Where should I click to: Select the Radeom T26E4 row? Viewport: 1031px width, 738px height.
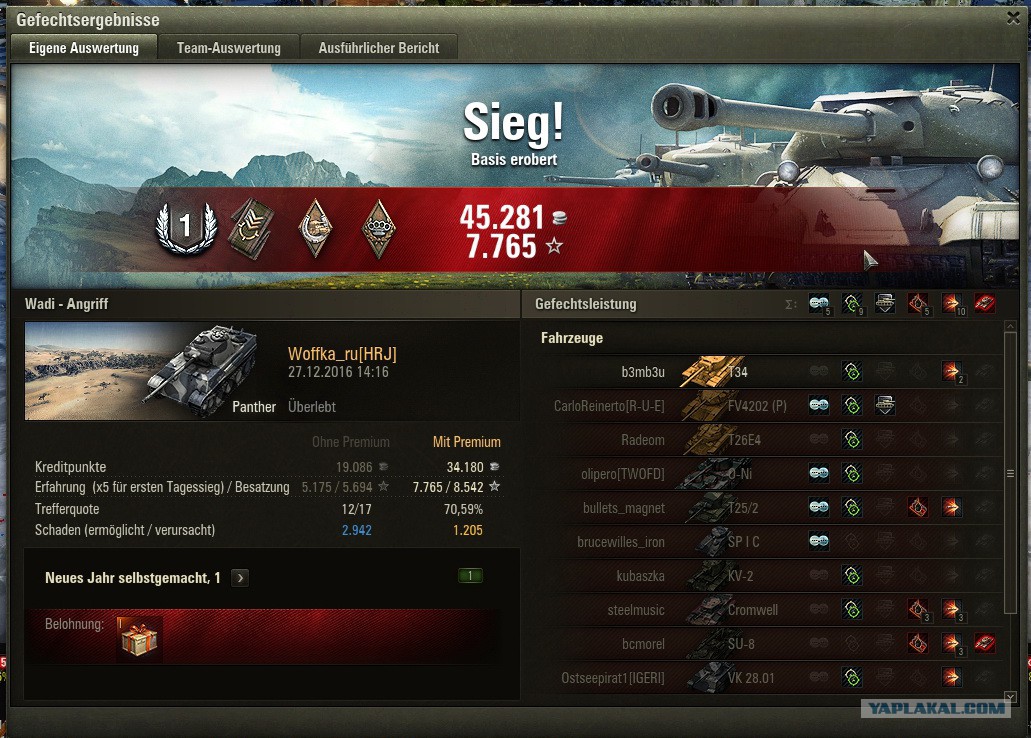pyautogui.click(x=642, y=440)
